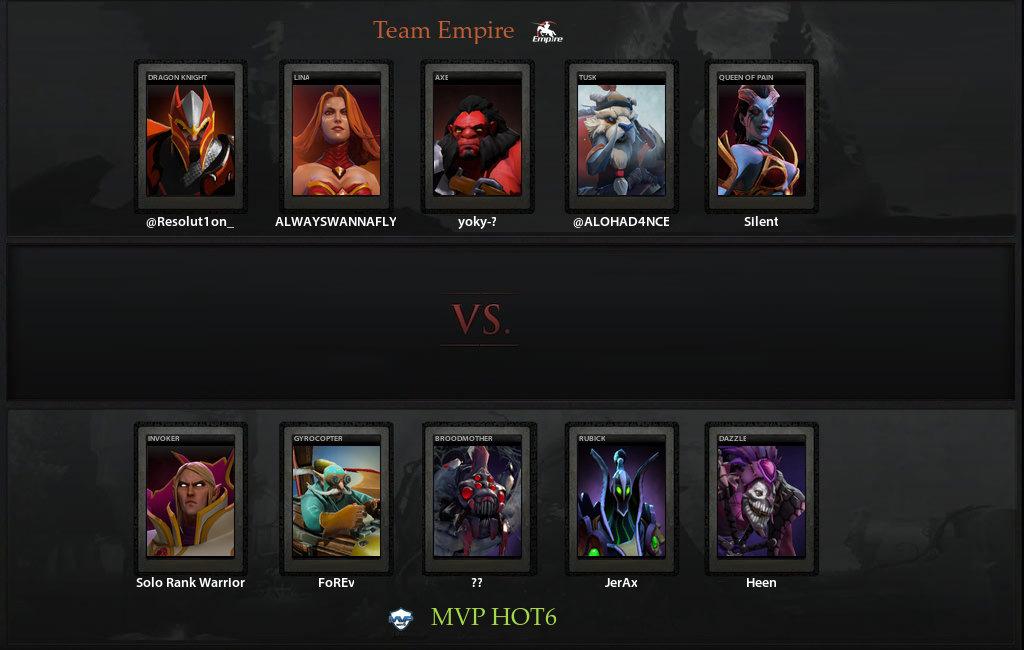Click the Empire horse logo
The width and height of the screenshot is (1024, 650).
click(x=547, y=32)
